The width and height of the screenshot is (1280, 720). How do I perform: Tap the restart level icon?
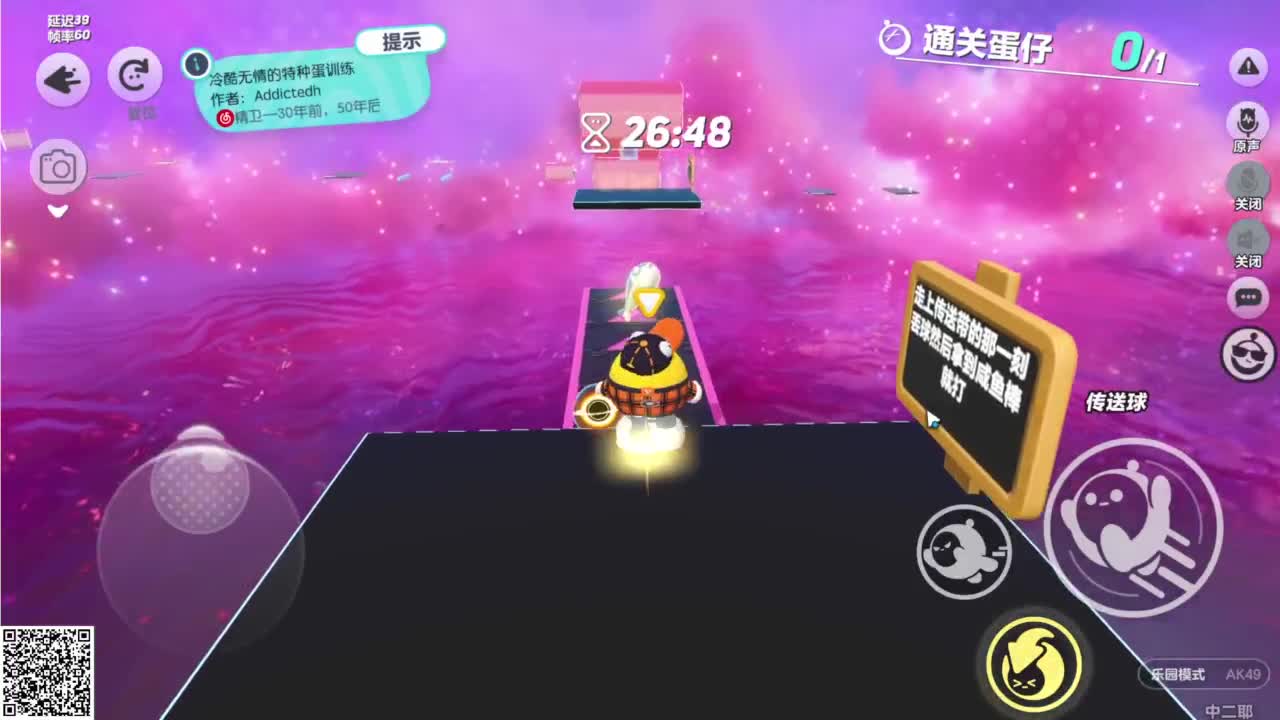133,74
